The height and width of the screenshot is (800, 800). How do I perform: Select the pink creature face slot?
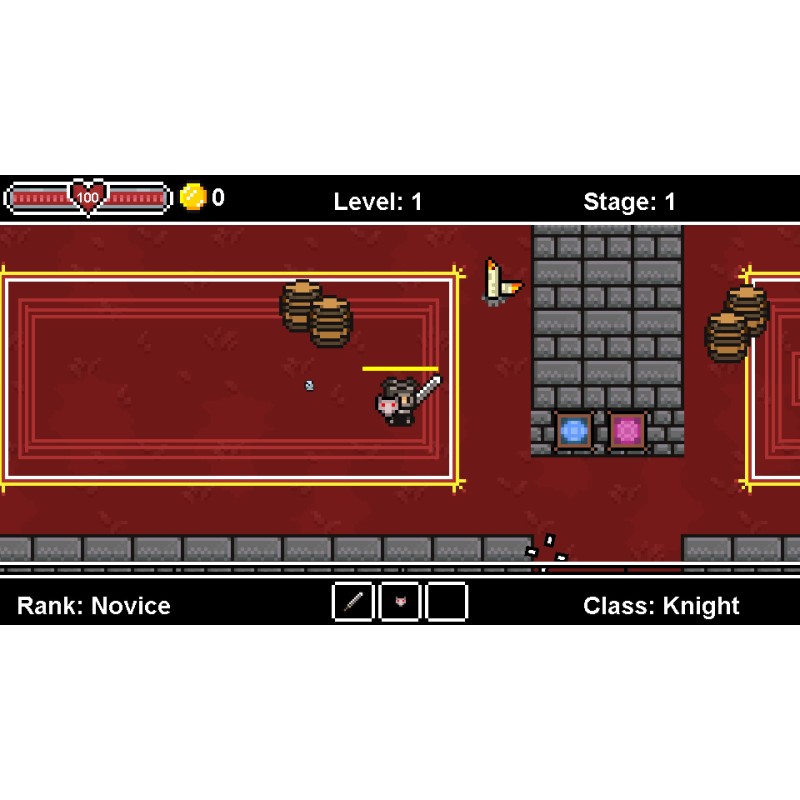pyautogui.click(x=400, y=602)
